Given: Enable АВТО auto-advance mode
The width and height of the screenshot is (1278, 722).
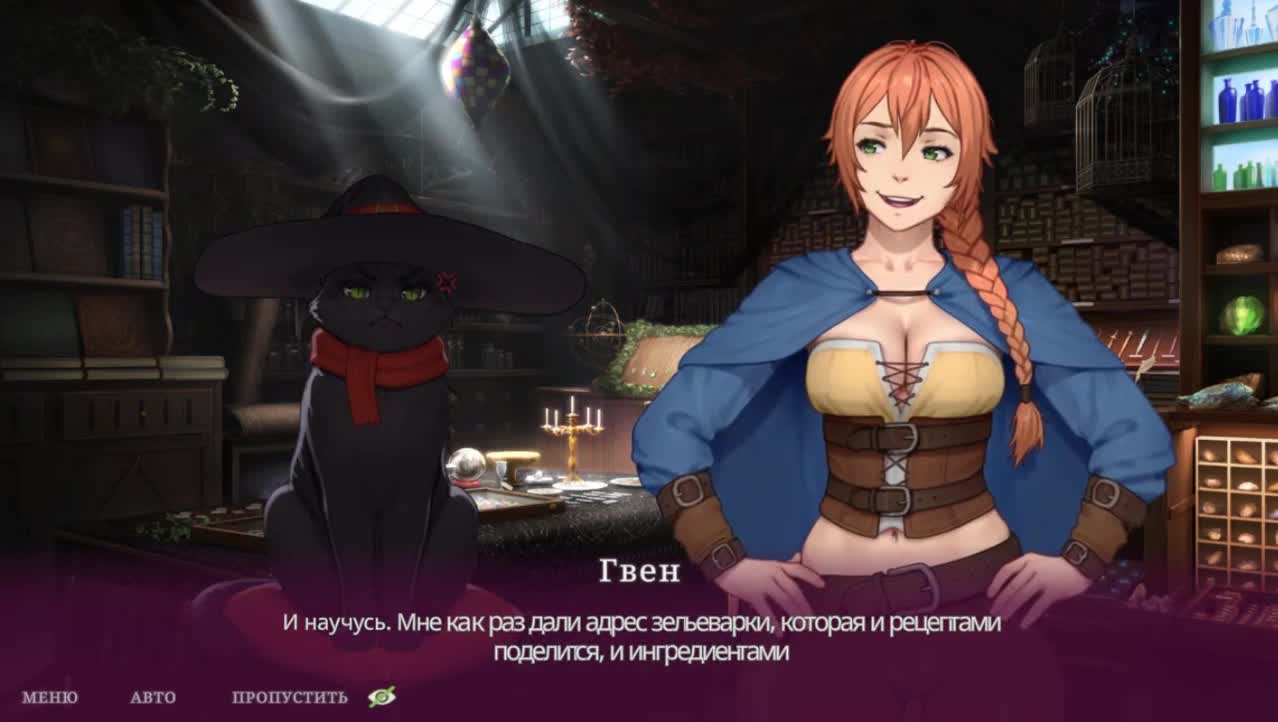Looking at the screenshot, I should (153, 698).
